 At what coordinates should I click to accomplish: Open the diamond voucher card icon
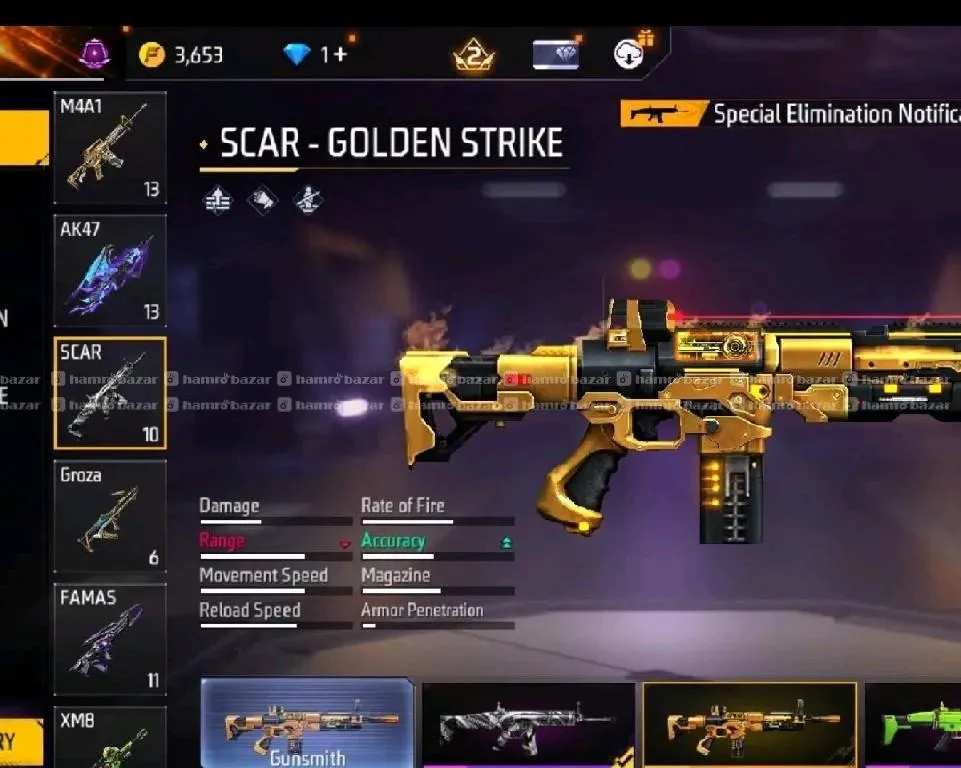(555, 54)
